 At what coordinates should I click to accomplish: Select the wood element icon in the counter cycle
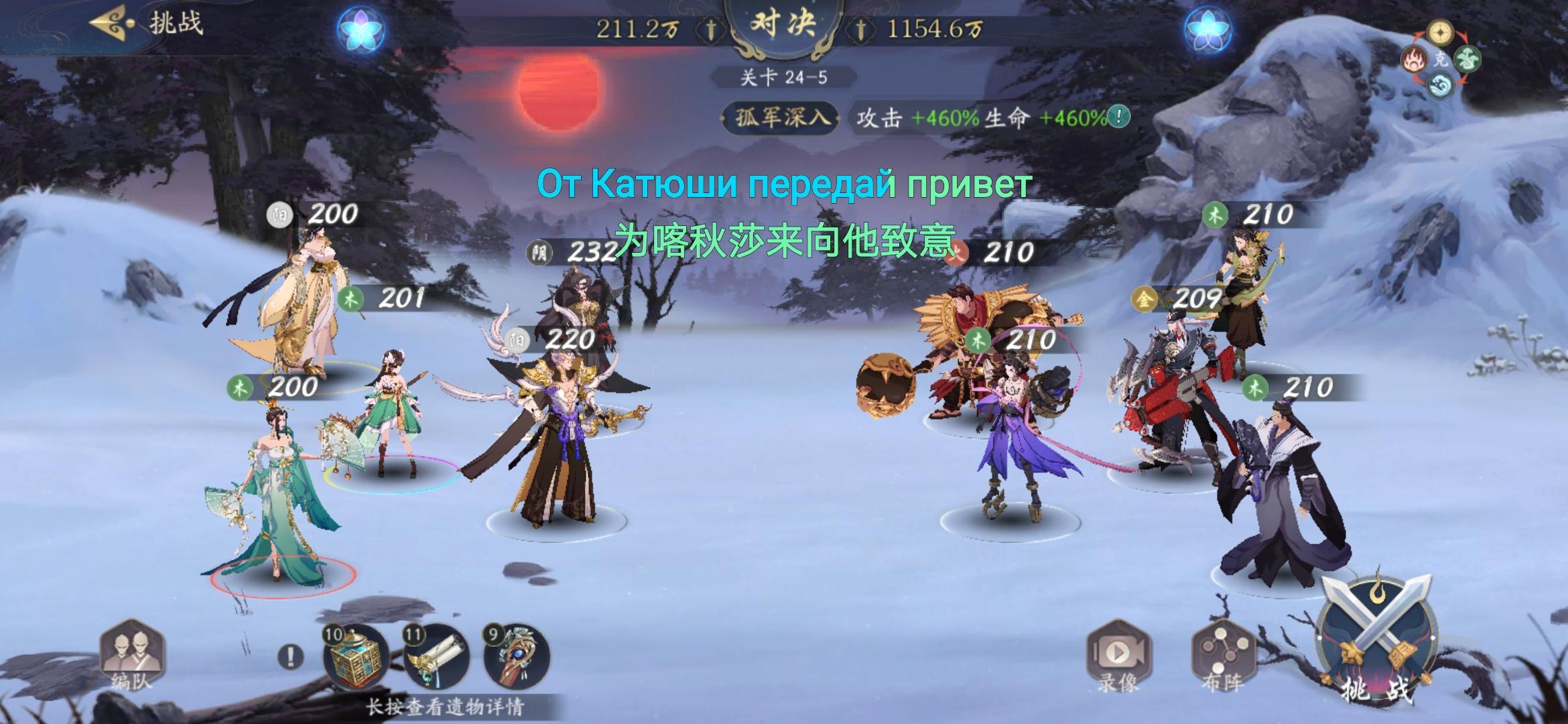coord(1467,59)
